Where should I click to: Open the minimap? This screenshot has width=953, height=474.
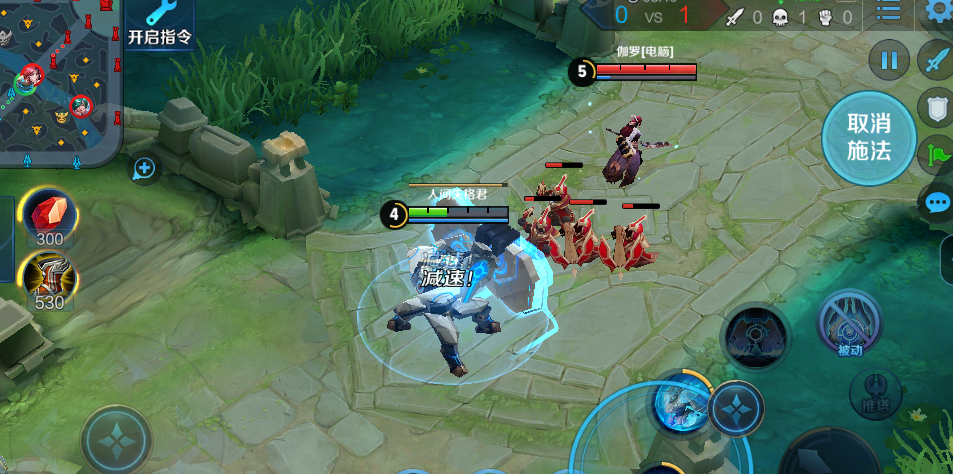click(59, 80)
